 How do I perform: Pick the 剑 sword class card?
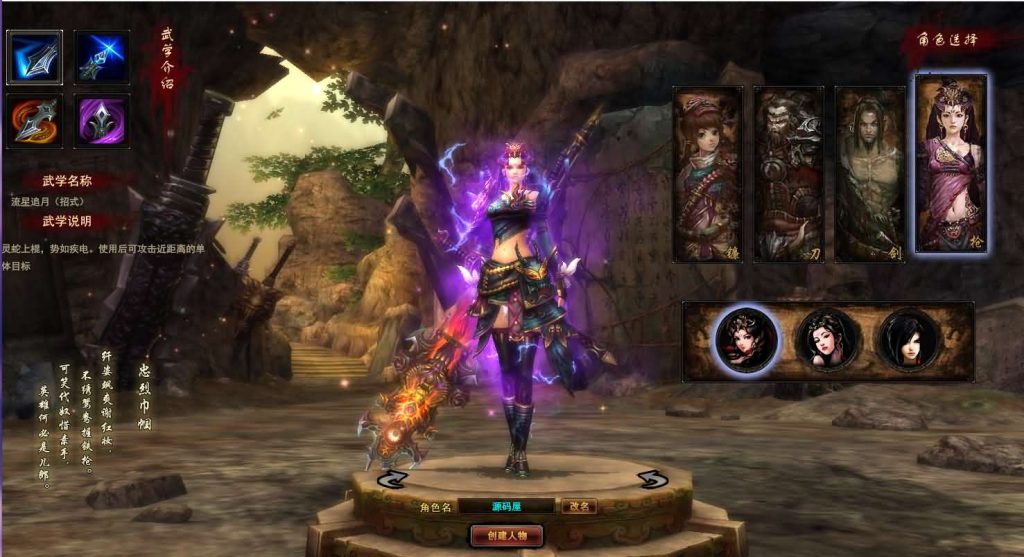[870, 175]
